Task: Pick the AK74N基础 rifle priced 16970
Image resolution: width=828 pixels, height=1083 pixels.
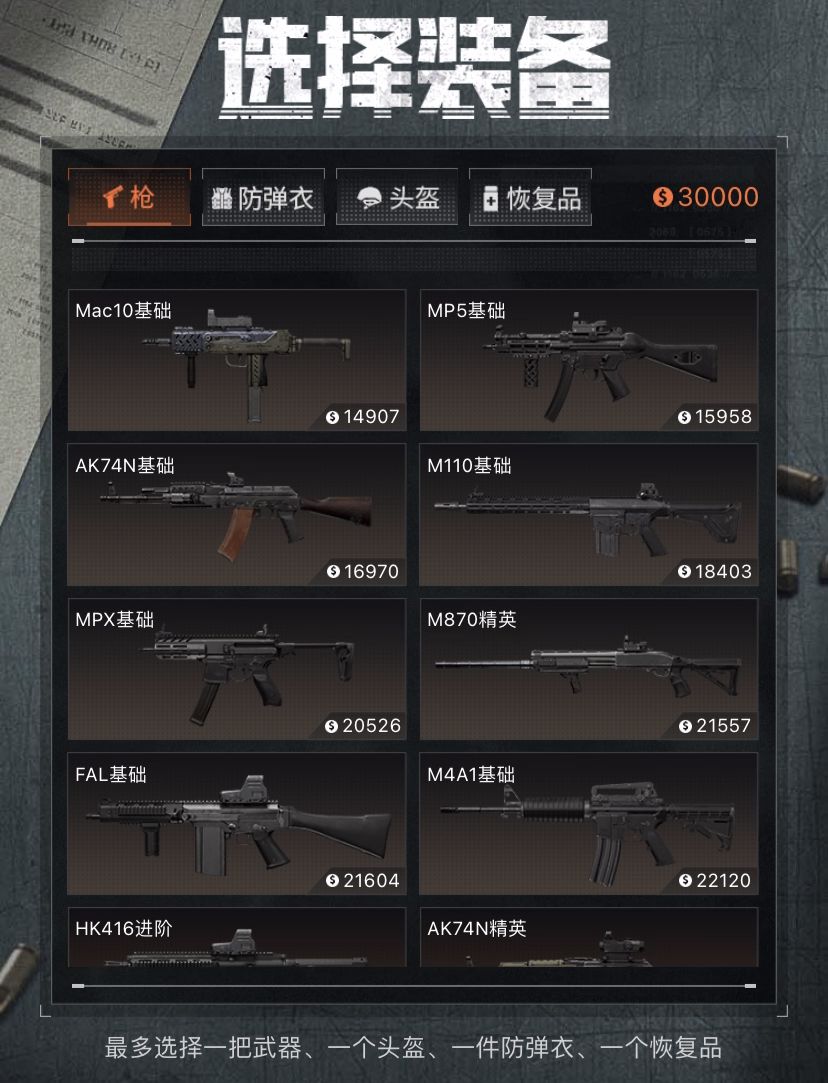Action: point(237,515)
